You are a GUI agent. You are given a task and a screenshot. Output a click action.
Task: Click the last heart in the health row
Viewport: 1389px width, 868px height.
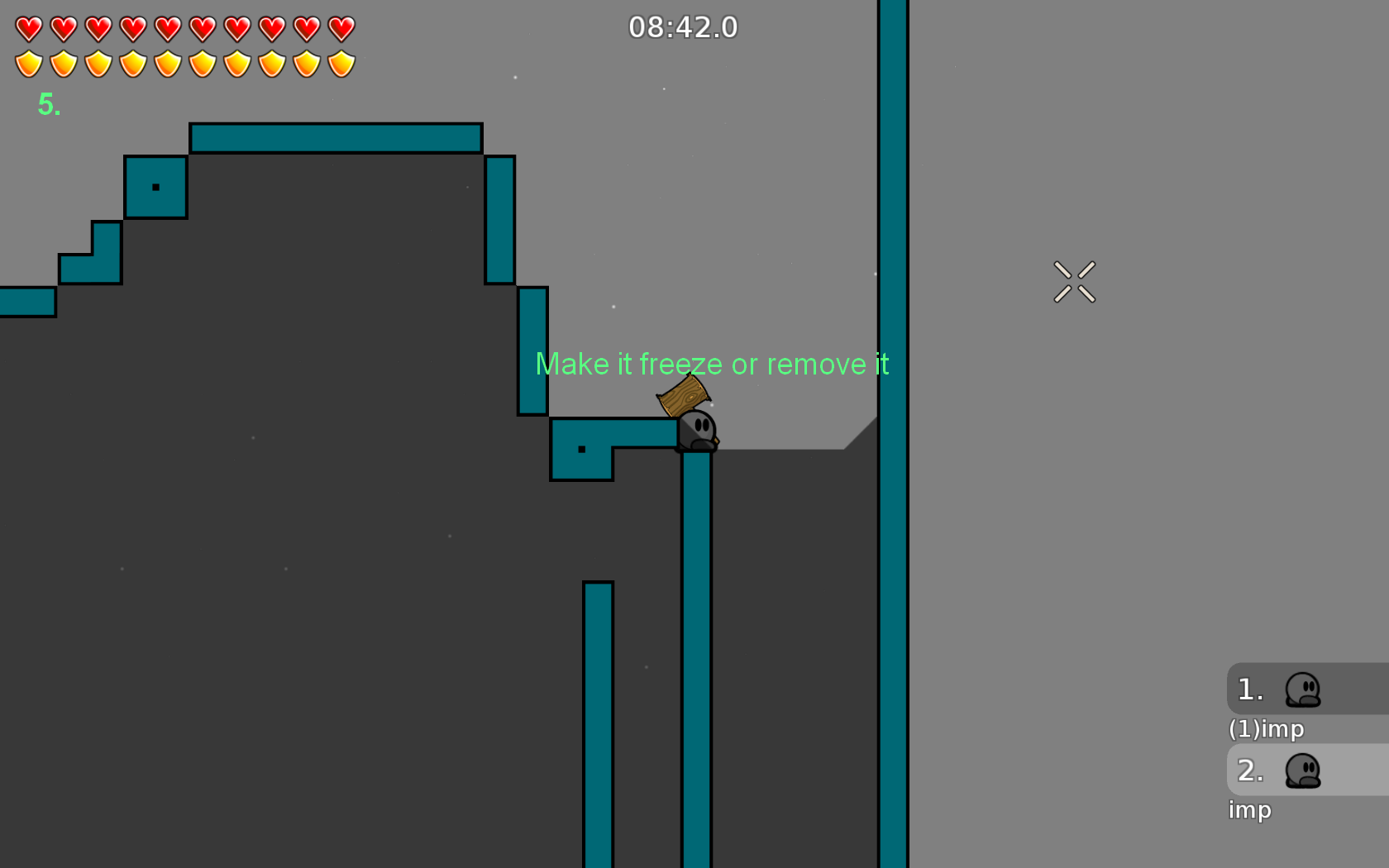(x=341, y=27)
